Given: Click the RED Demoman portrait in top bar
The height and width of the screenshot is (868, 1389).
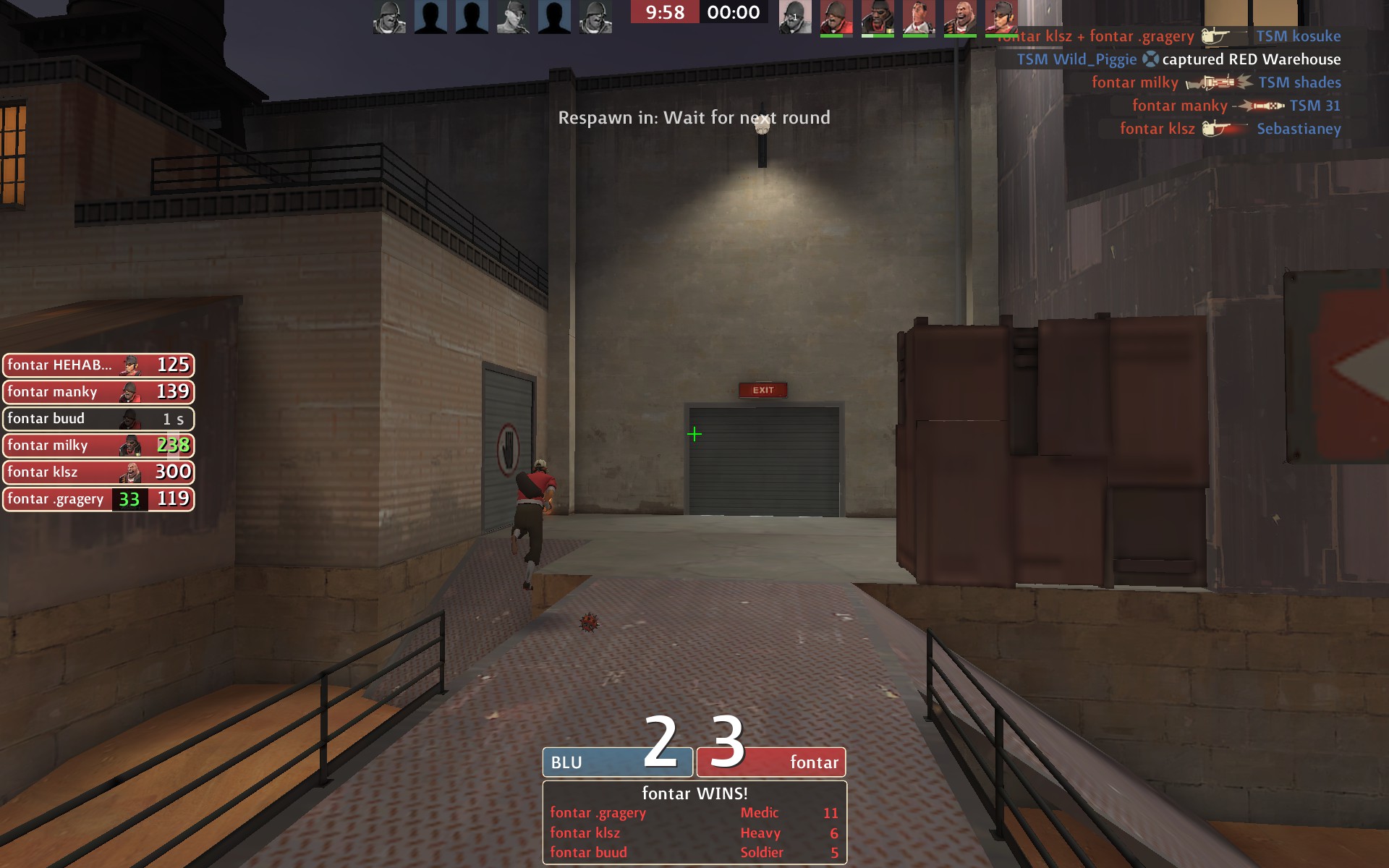Looking at the screenshot, I should tap(878, 17).
